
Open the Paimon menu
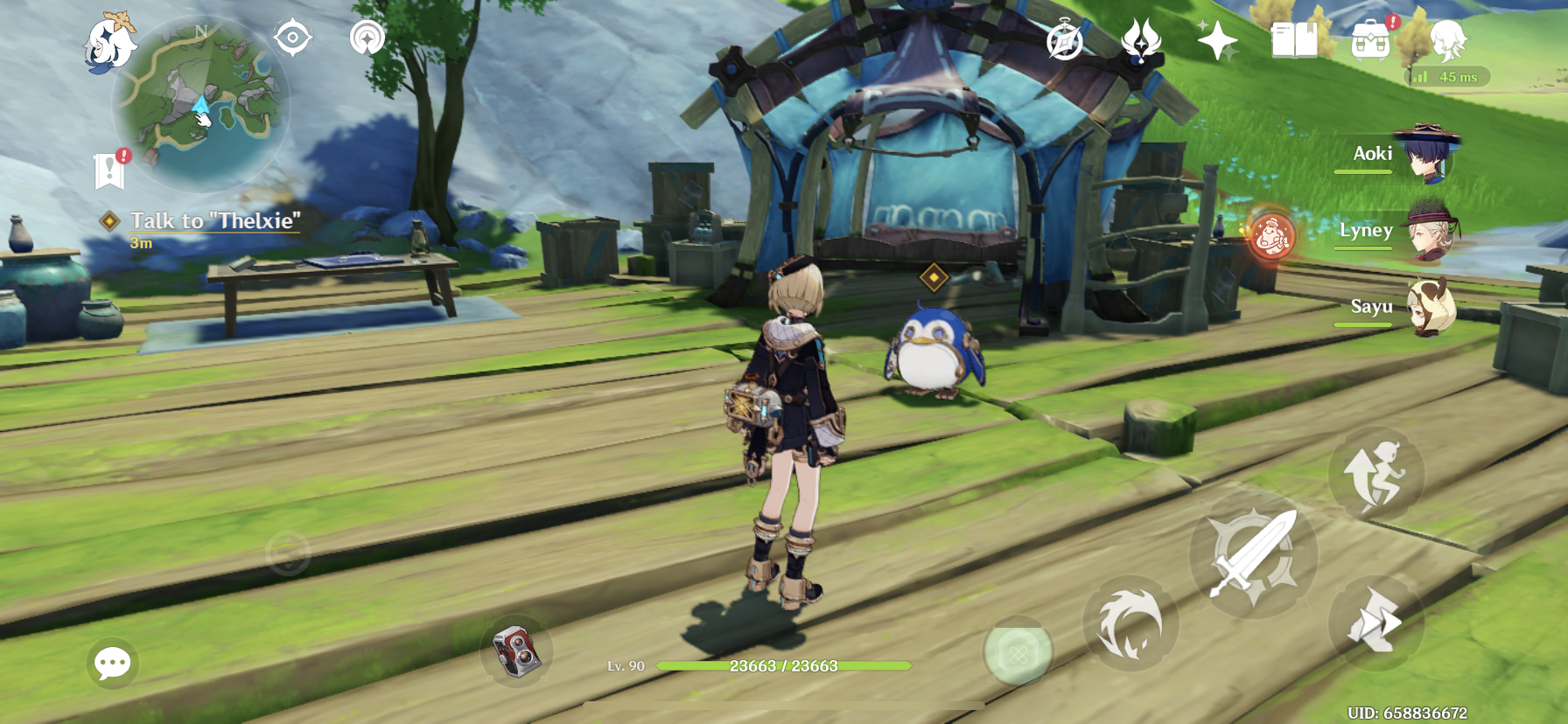(x=110, y=41)
